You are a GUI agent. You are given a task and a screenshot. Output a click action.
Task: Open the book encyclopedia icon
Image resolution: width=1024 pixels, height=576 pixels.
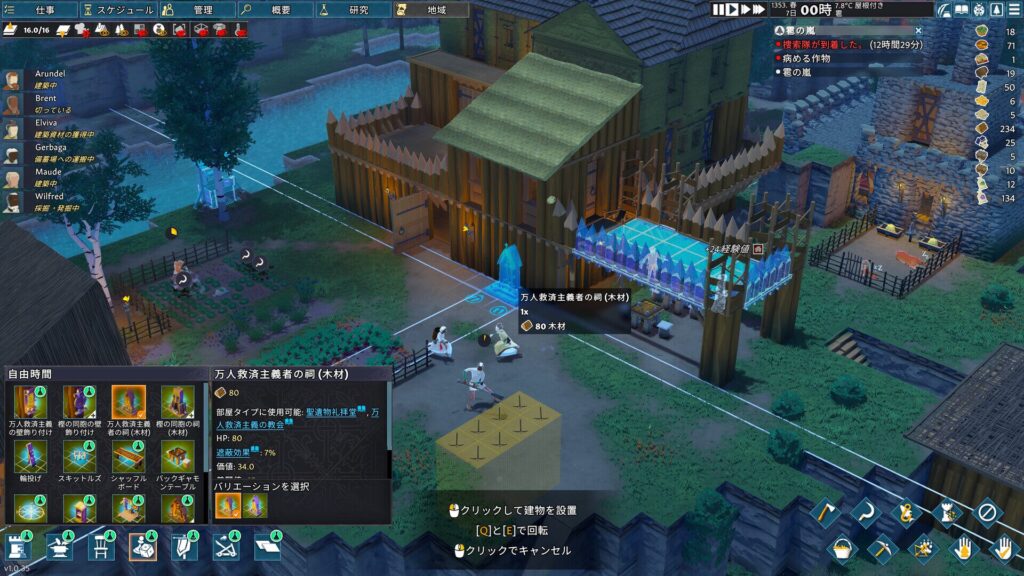click(961, 10)
